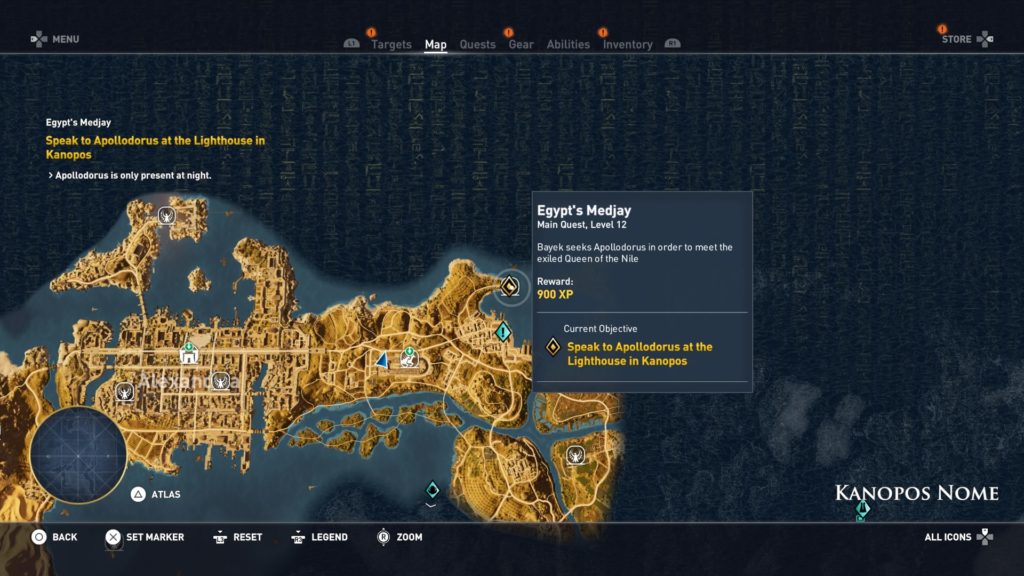Select the Gear tab
The width and height of the screenshot is (1024, 576).
(520, 44)
